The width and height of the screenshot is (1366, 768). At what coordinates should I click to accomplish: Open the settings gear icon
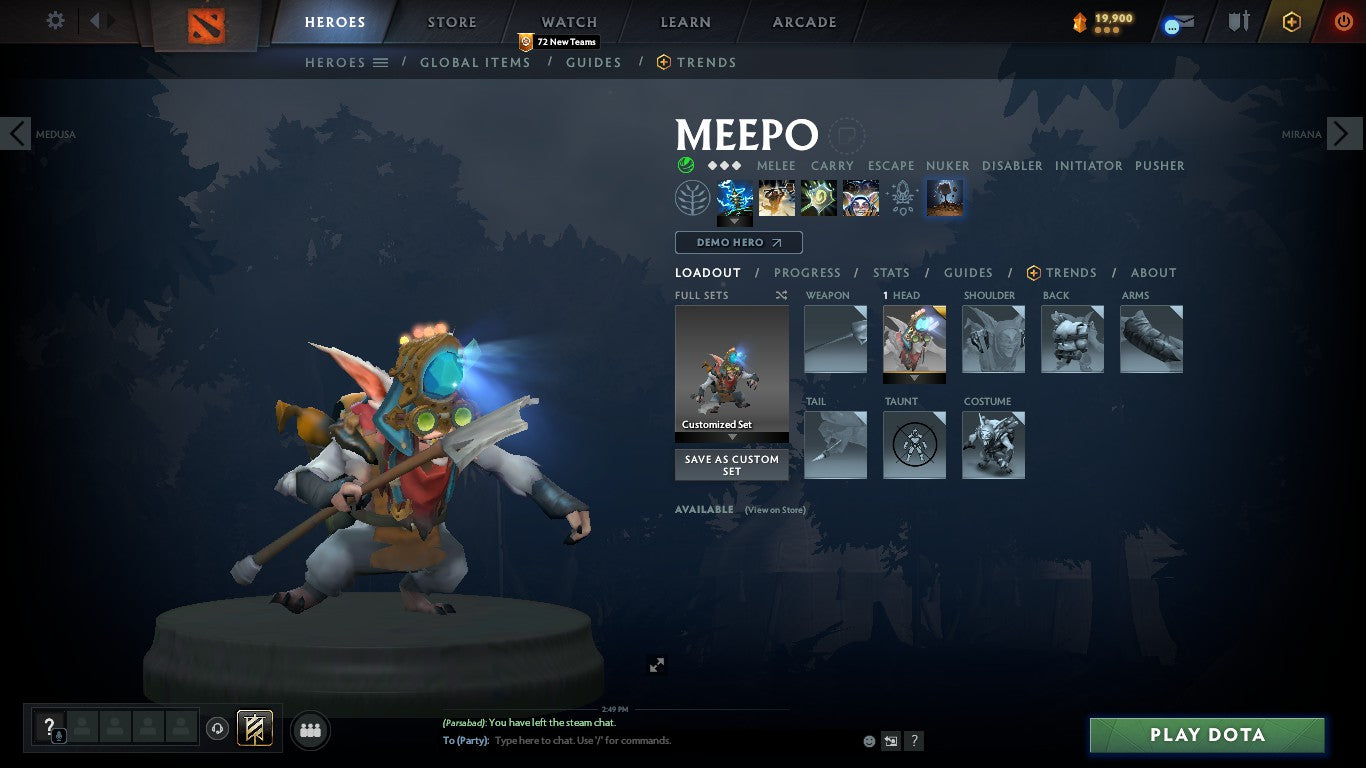click(55, 20)
